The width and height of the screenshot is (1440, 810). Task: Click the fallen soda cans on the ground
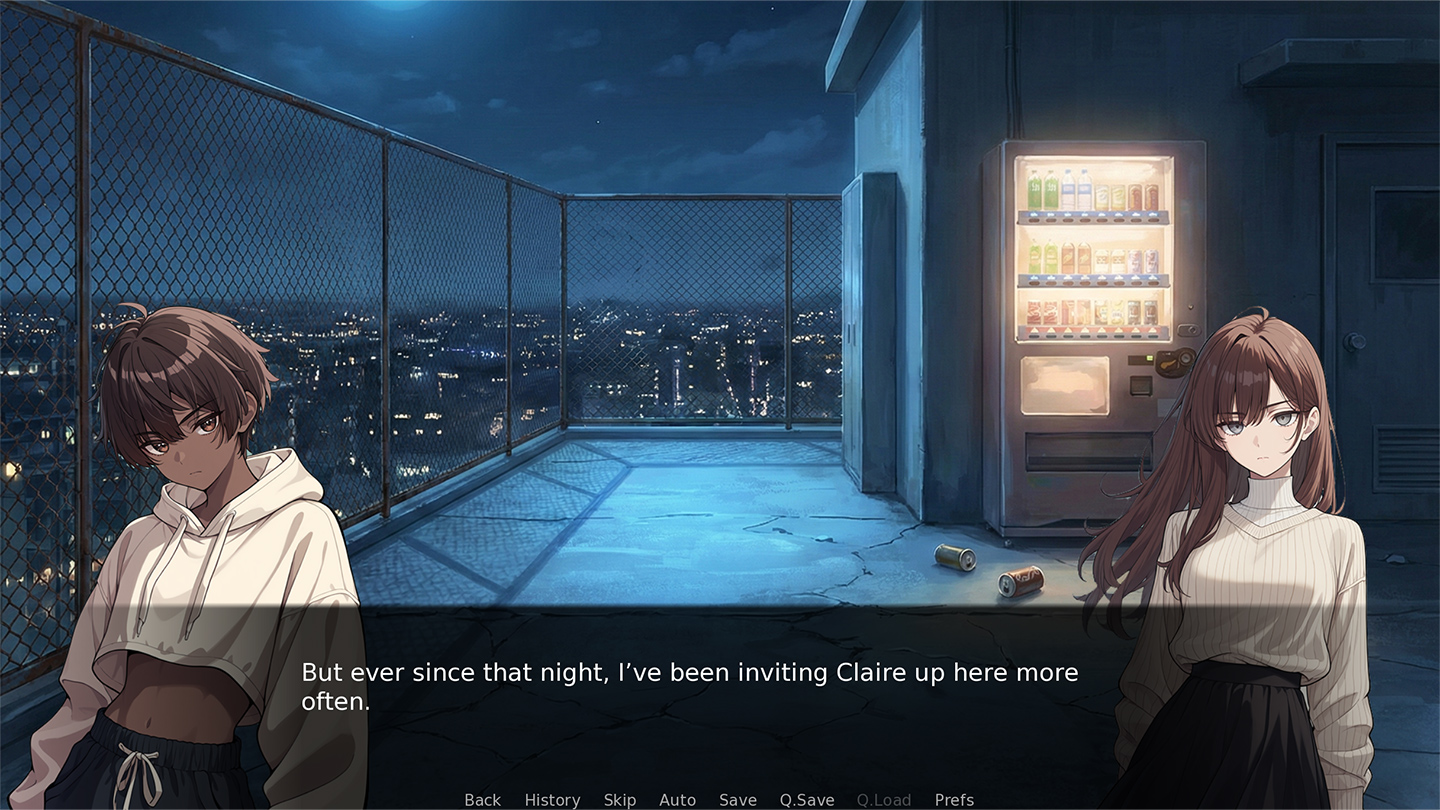(990, 570)
